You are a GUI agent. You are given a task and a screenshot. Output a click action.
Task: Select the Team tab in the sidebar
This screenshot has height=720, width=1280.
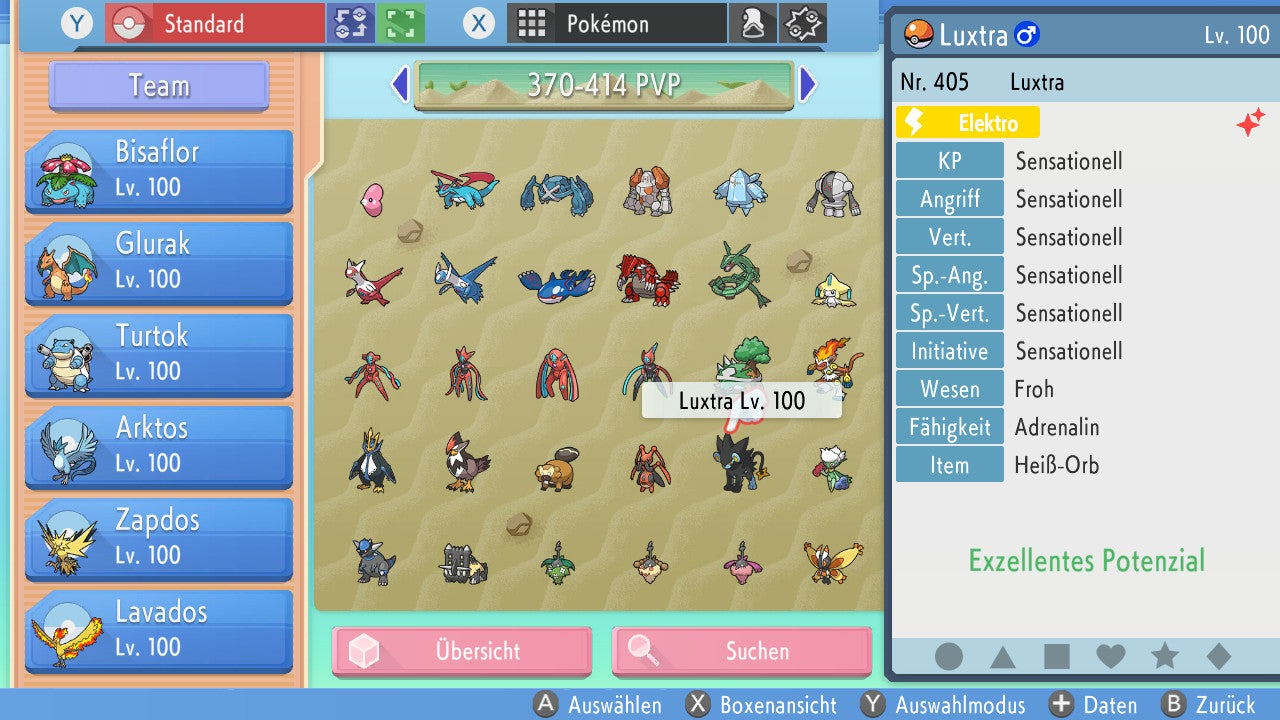pyautogui.click(x=157, y=86)
